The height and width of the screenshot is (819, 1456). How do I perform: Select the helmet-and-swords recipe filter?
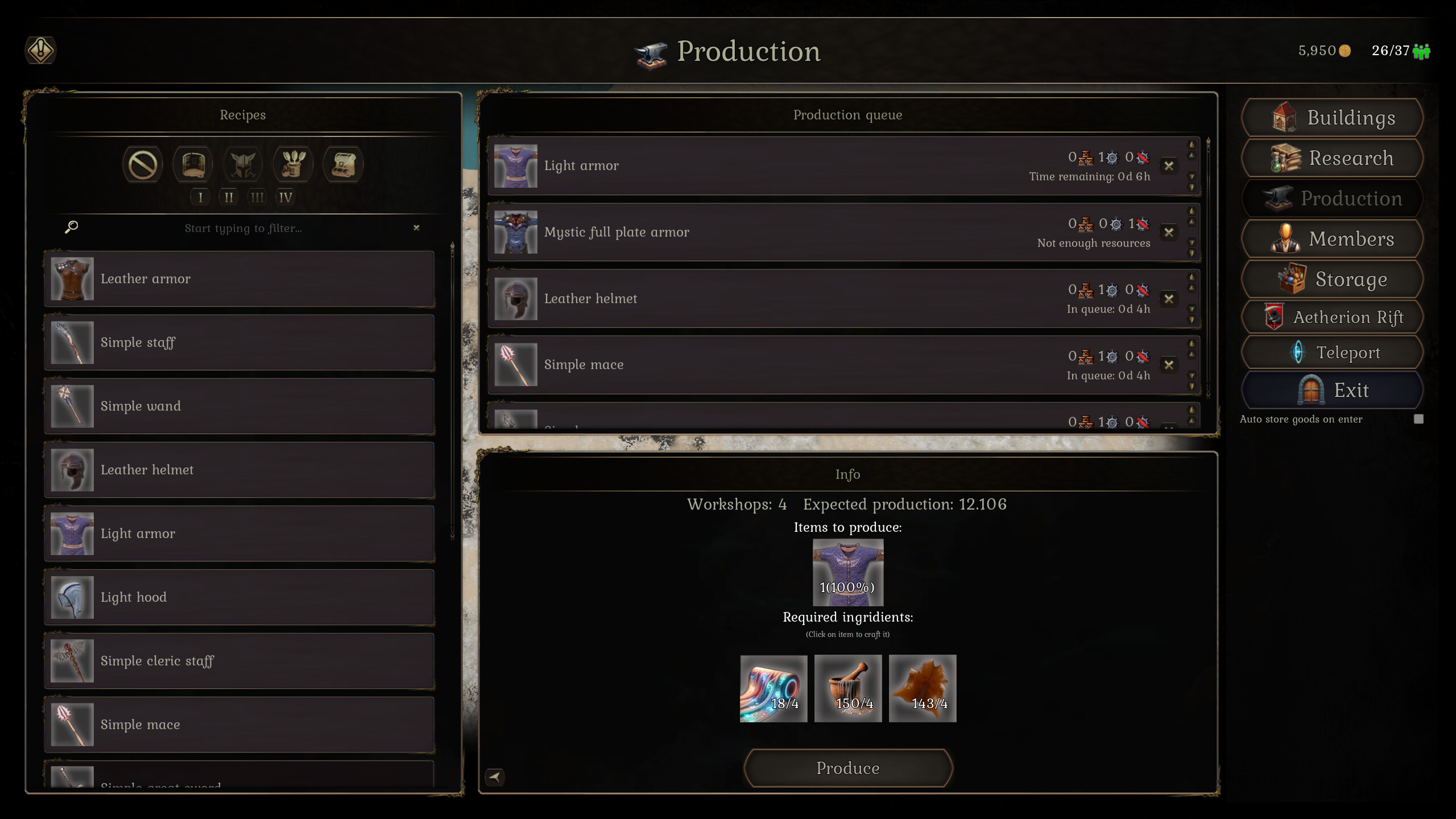(x=243, y=164)
